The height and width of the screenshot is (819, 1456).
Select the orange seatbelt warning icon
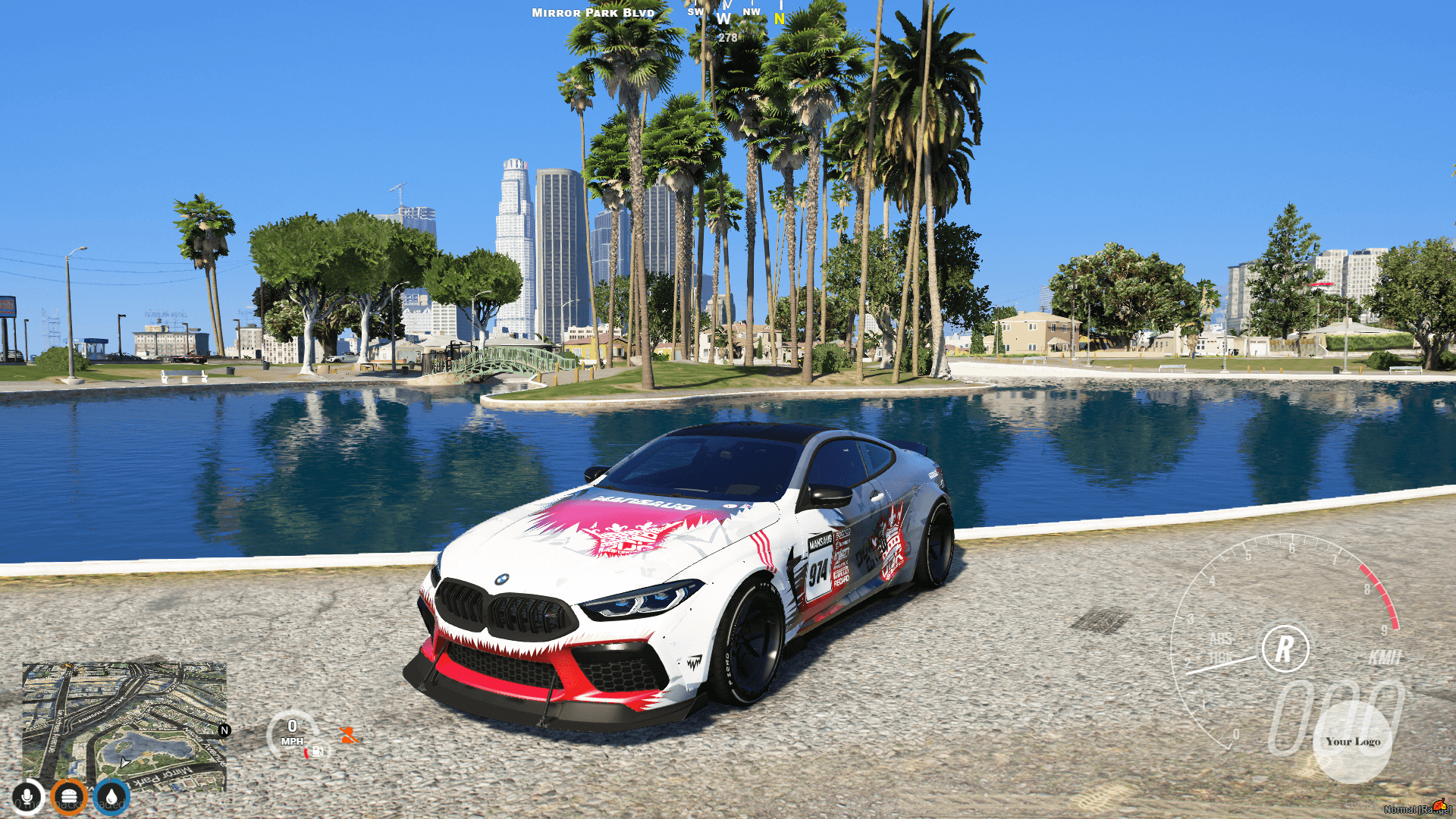pyautogui.click(x=348, y=733)
